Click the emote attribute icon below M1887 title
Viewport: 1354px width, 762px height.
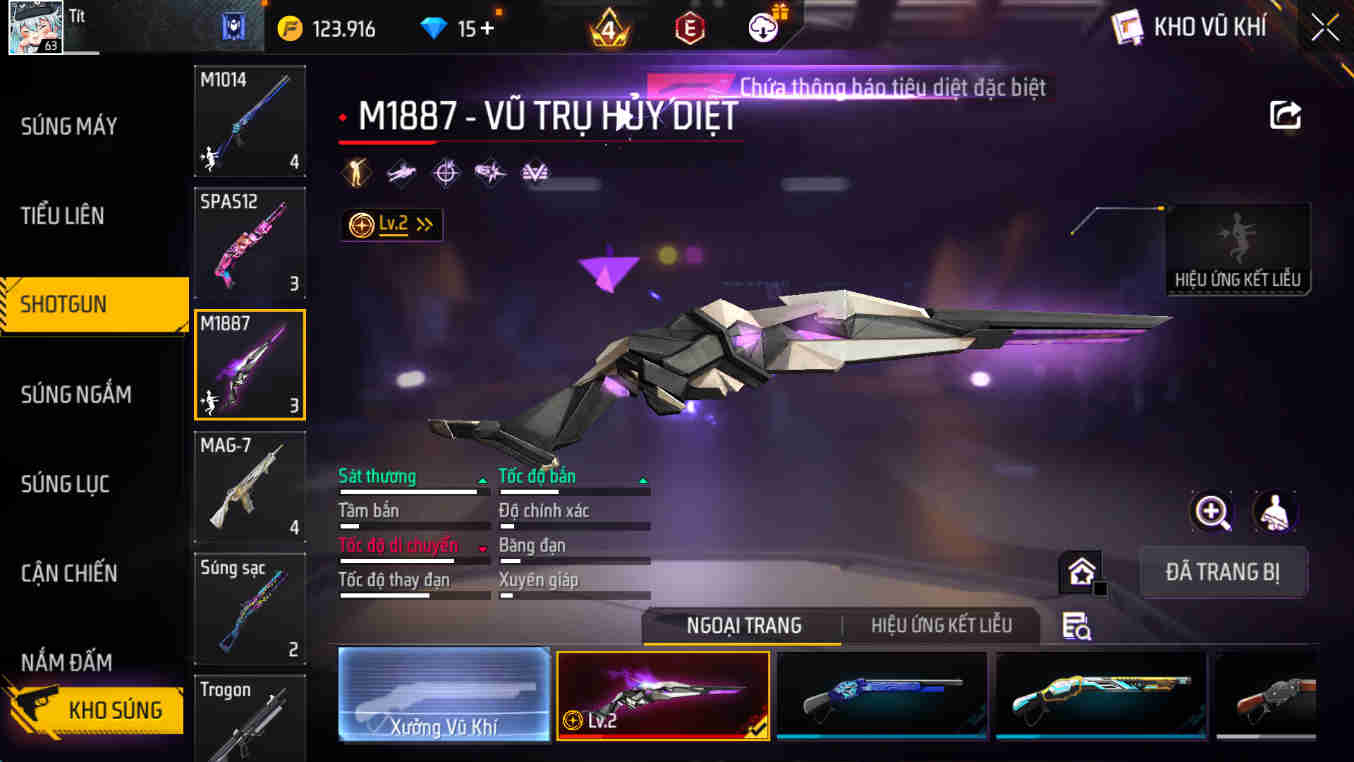tap(355, 171)
